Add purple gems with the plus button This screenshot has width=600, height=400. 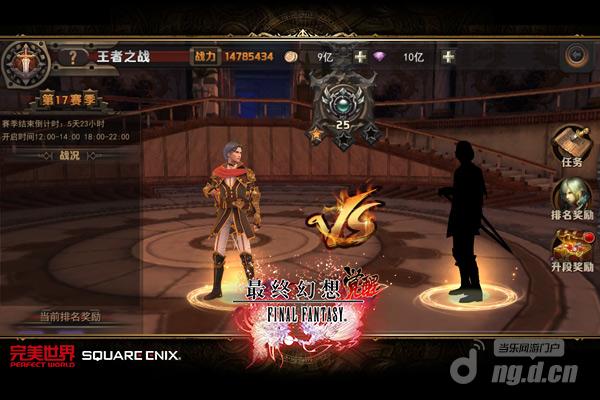[448, 56]
